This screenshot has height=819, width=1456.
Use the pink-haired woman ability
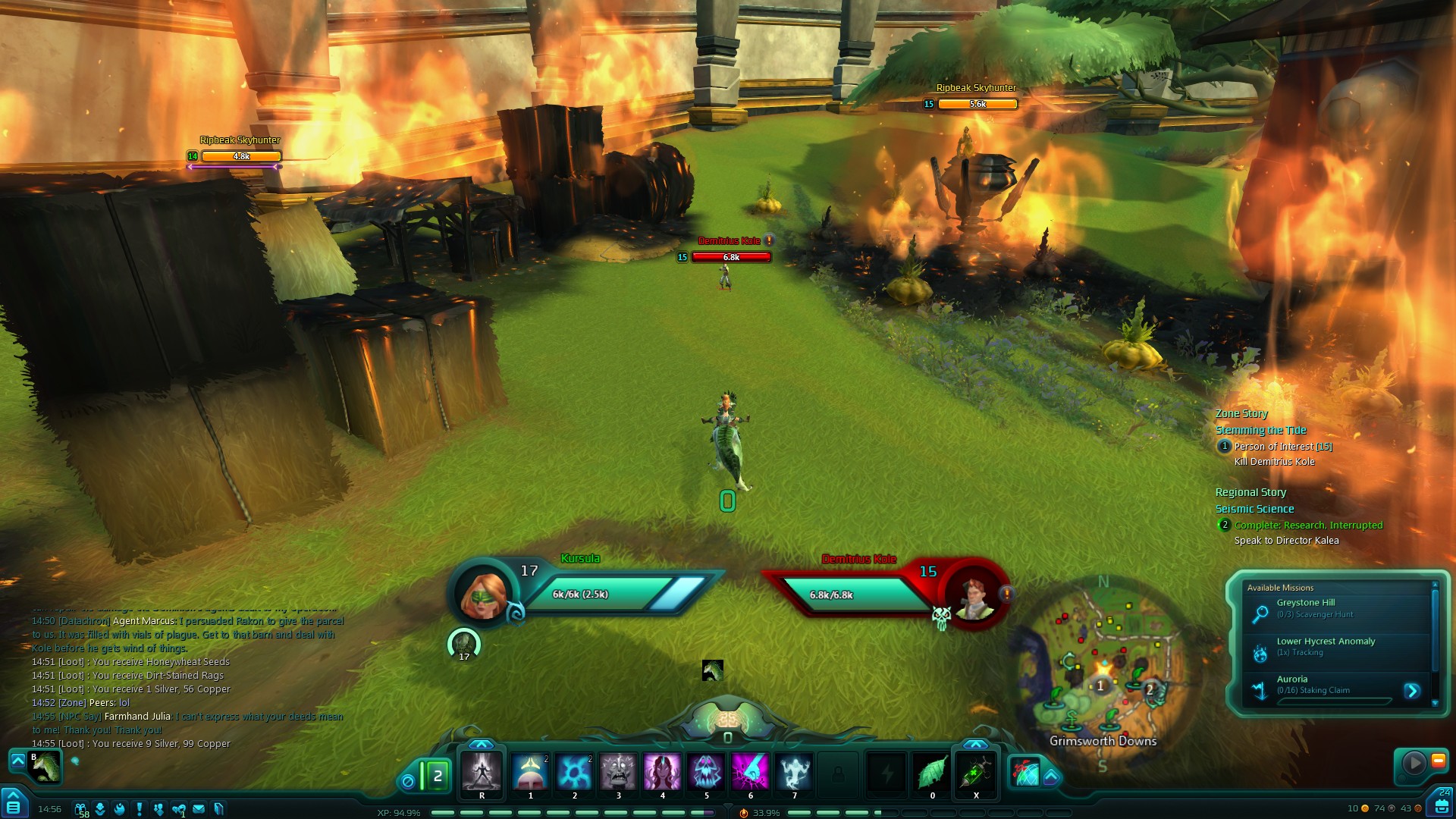pos(662,772)
